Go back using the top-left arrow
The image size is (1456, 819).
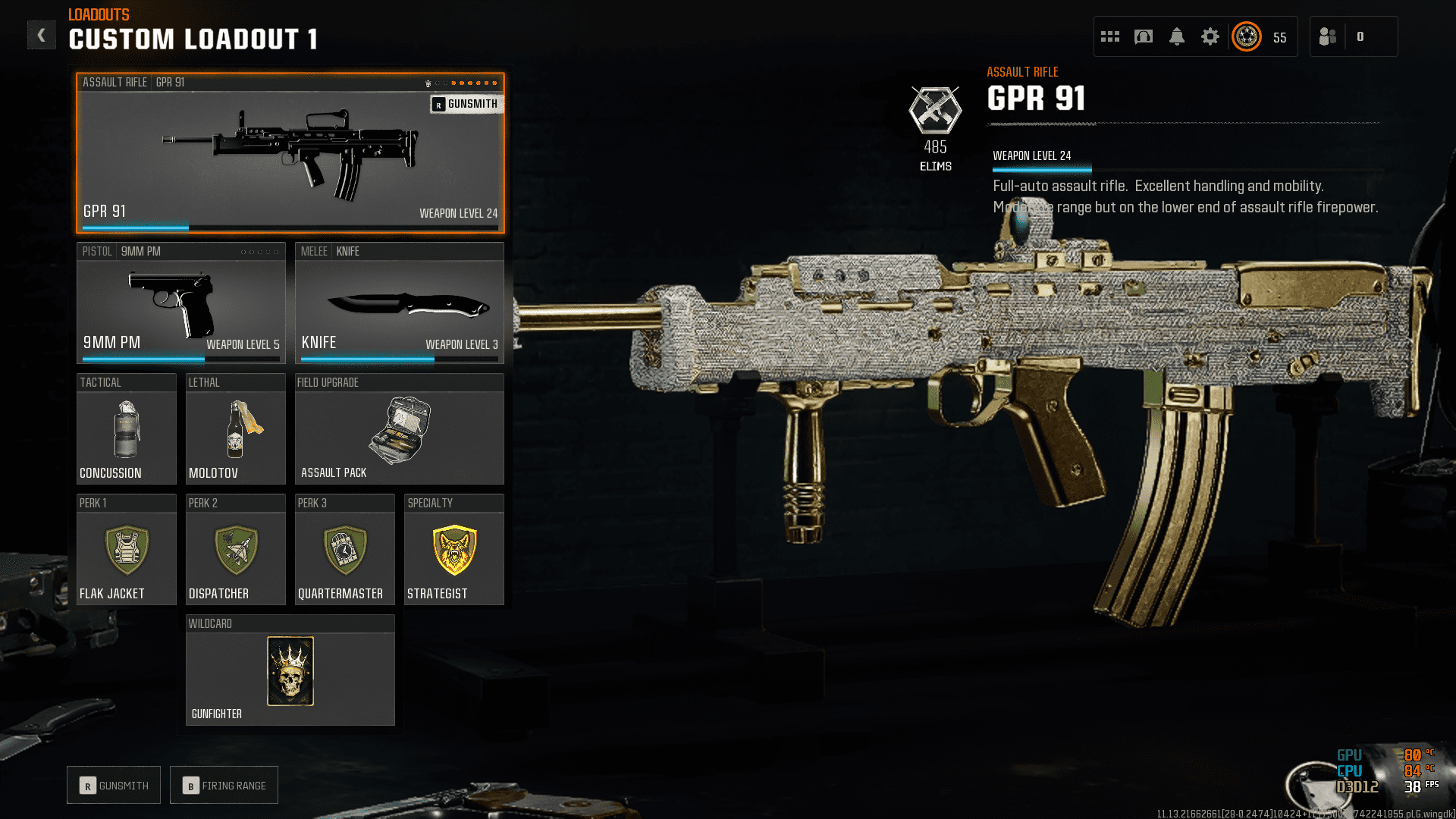point(41,35)
